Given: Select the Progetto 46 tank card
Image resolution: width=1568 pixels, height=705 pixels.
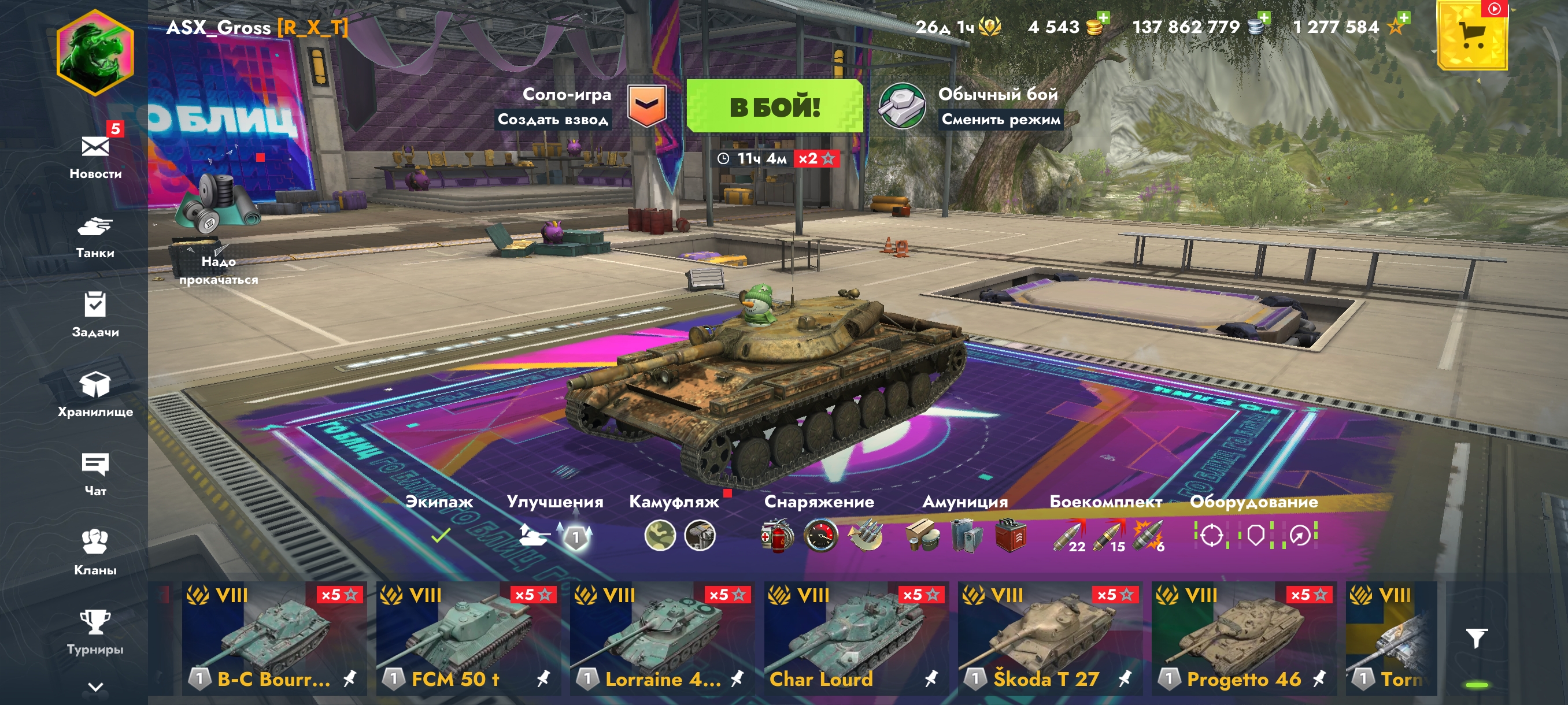Looking at the screenshot, I should [x=1244, y=638].
